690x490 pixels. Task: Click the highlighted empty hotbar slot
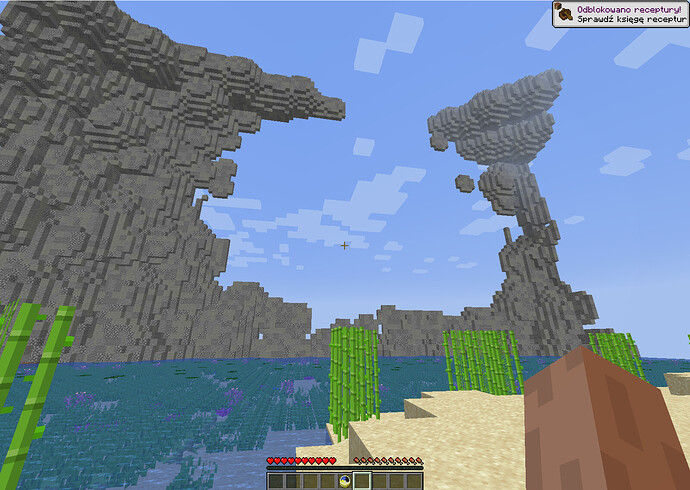coord(361,481)
